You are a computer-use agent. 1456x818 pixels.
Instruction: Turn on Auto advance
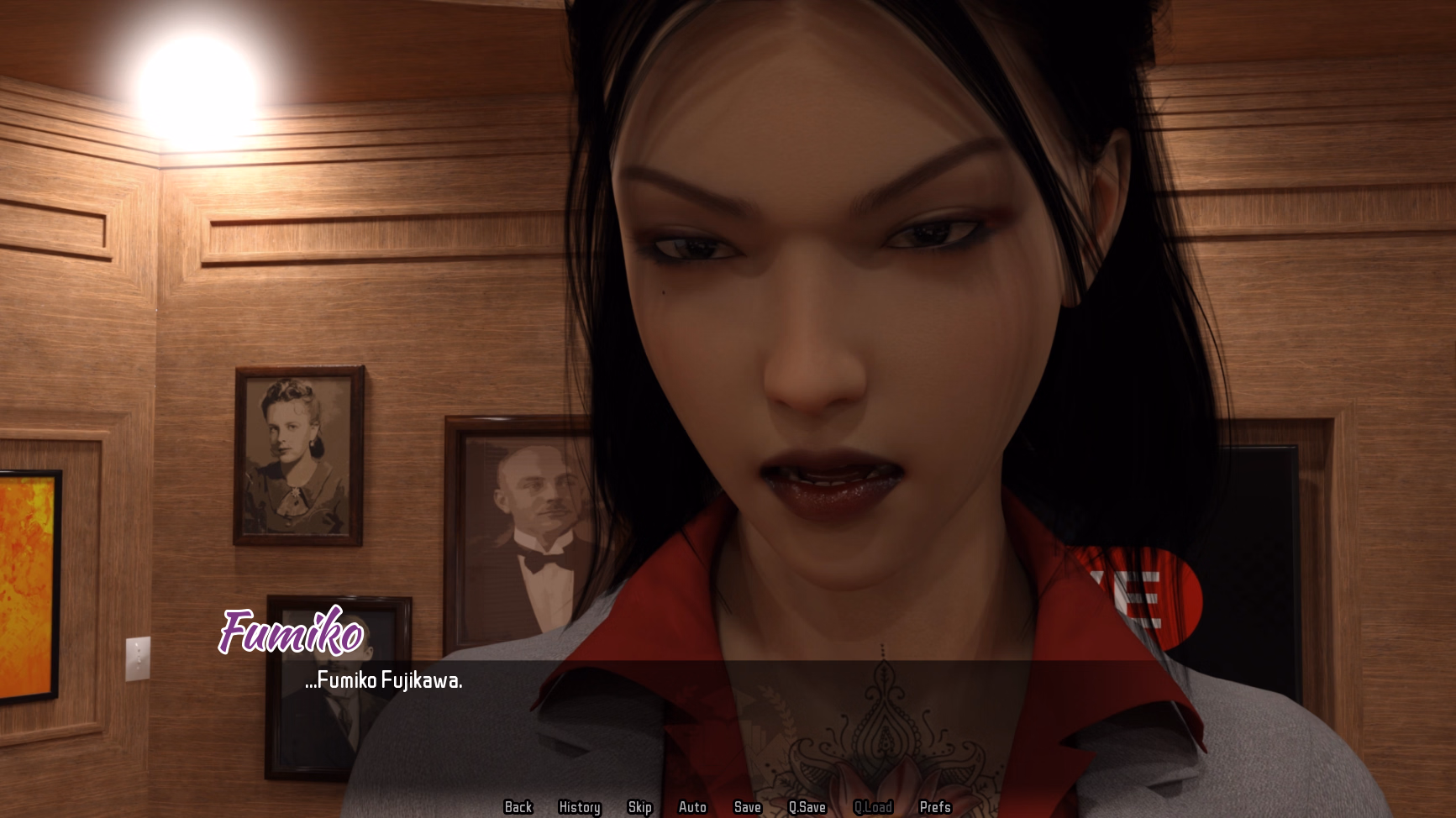(692, 807)
